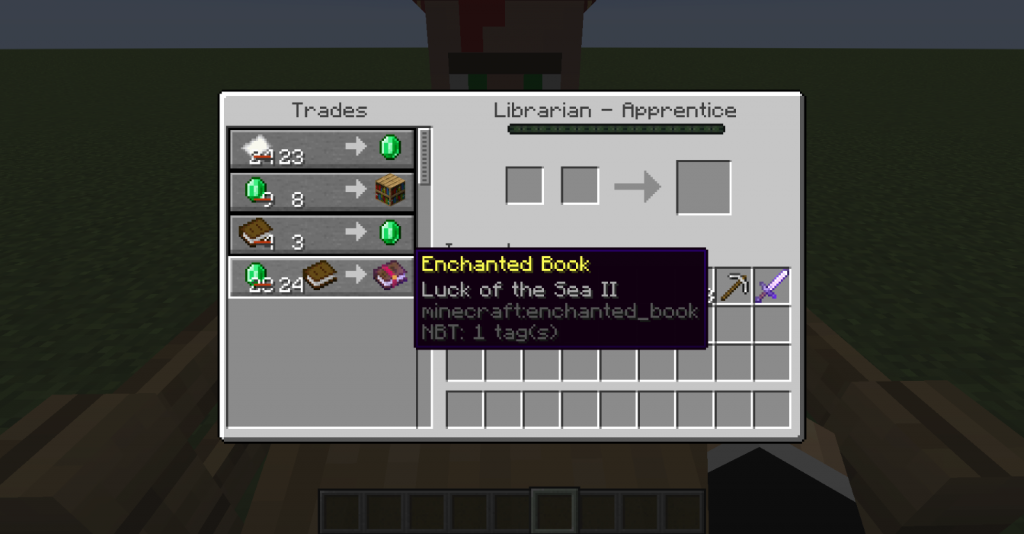Screen dimensions: 1024x534
Task: Click the large trade result slot
Action: (703, 187)
